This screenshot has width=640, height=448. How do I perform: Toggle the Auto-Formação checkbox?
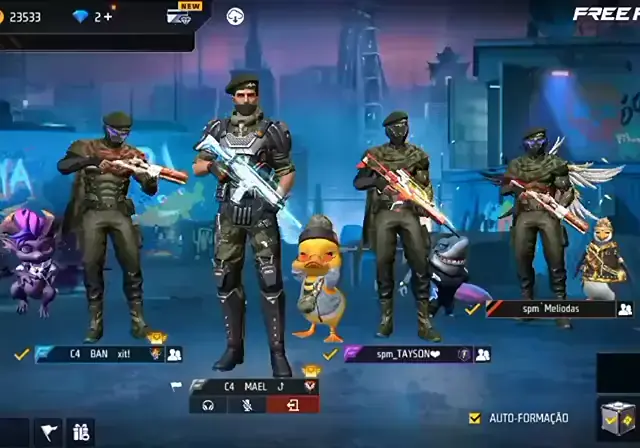click(x=475, y=417)
